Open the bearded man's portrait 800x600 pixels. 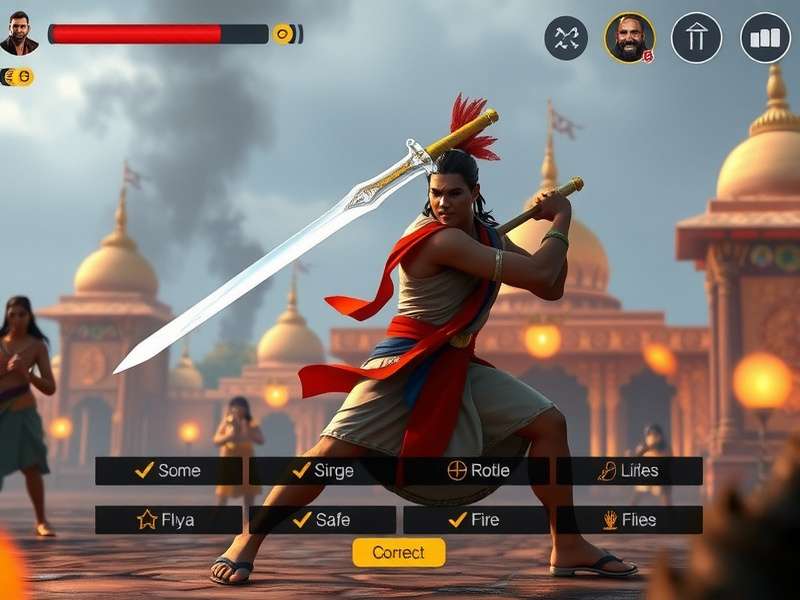tap(629, 38)
